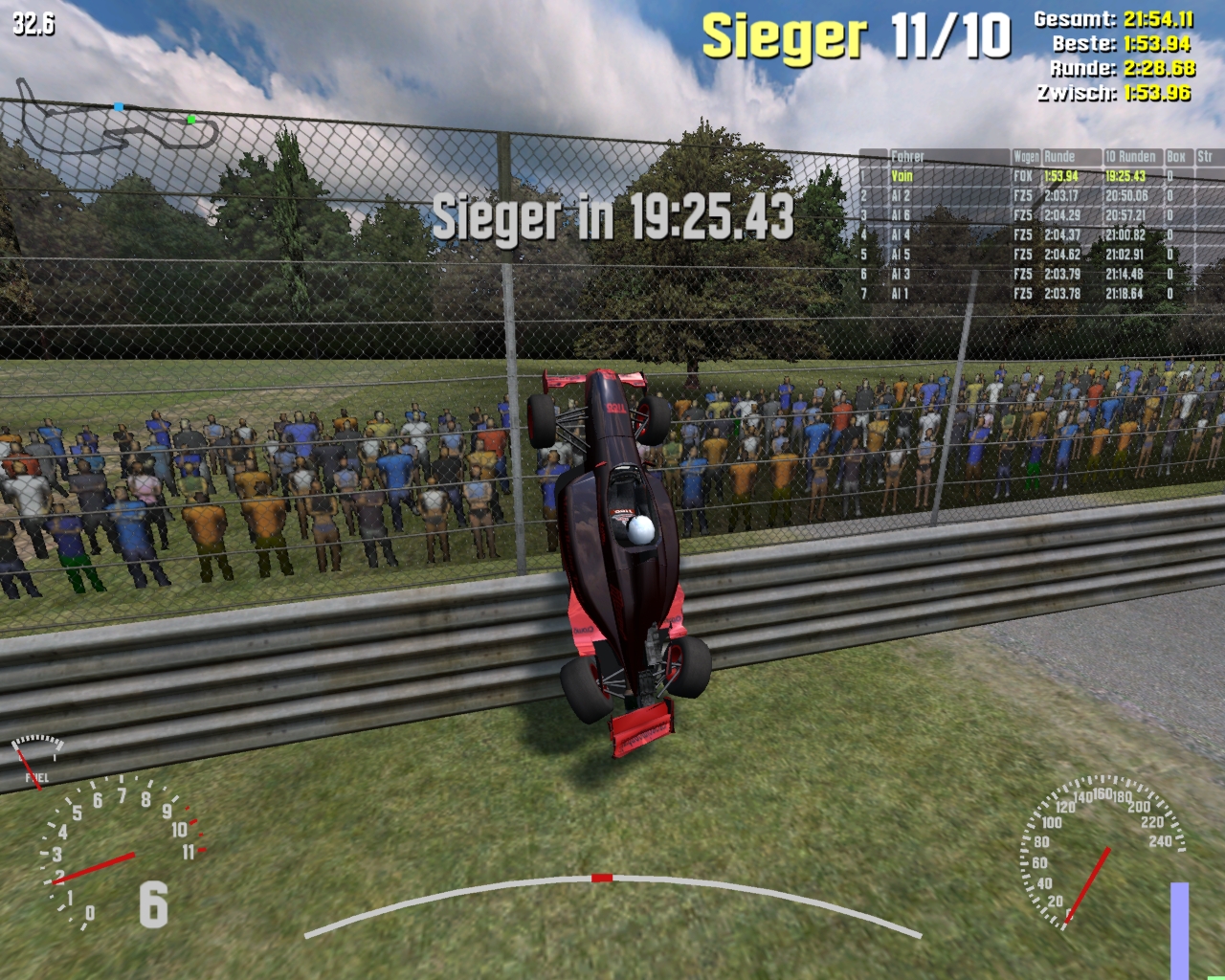The image size is (1225, 980).
Task: Select the AI 2 results row
Action: [x=901, y=196]
